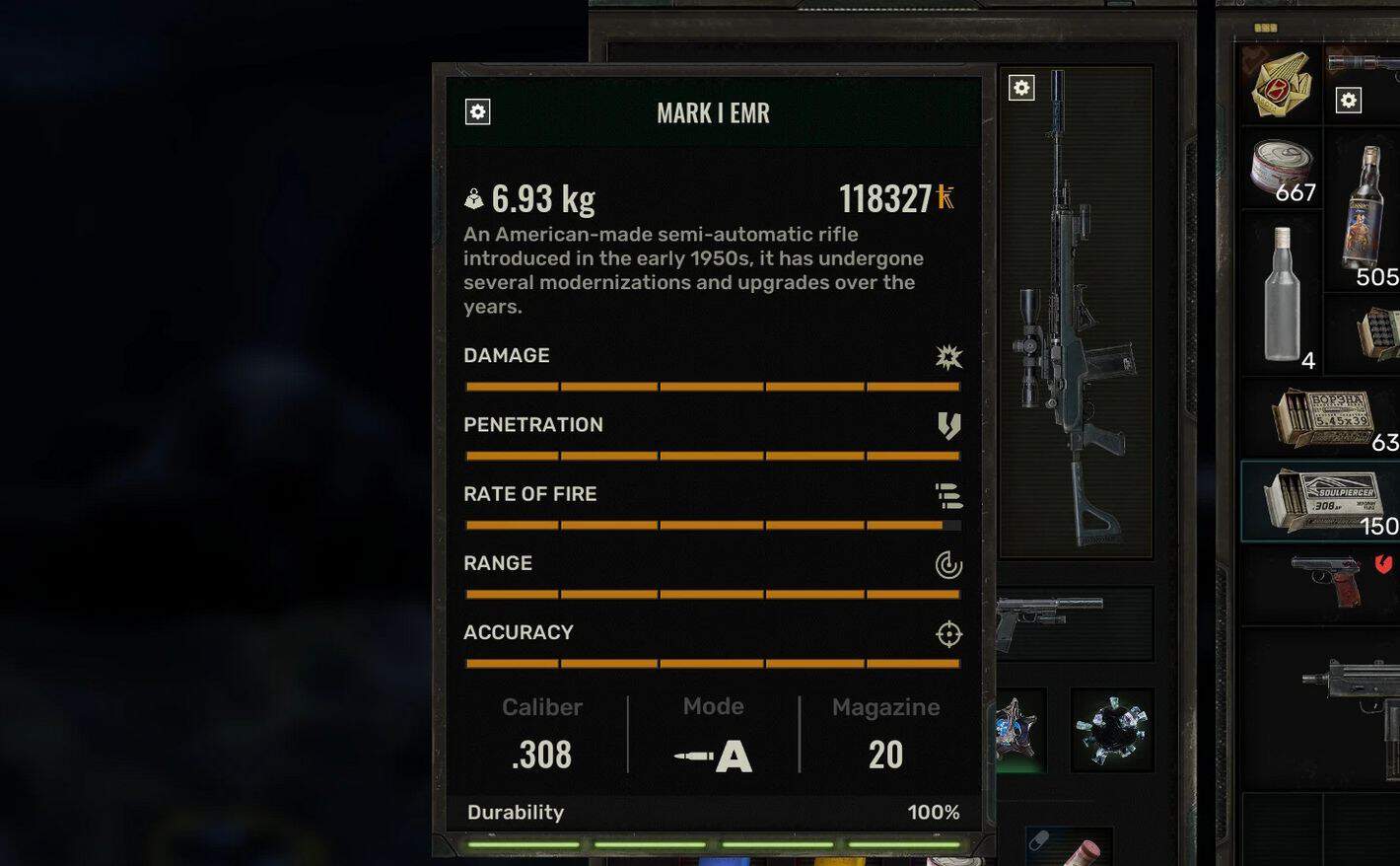Select the gear icon on the top-right inventory weapon
1400x866 pixels.
pos(1349,101)
